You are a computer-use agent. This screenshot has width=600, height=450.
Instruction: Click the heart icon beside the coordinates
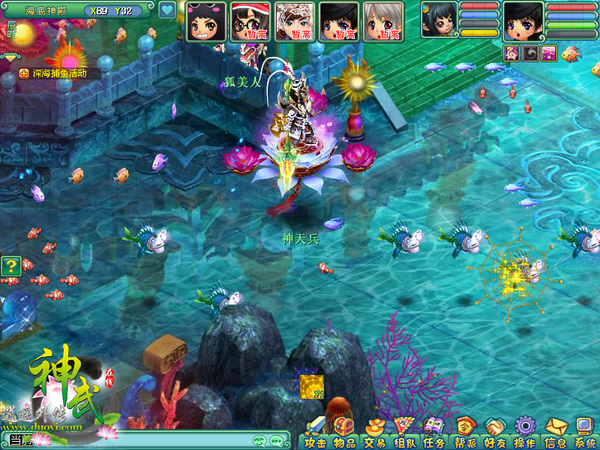click(x=167, y=12)
